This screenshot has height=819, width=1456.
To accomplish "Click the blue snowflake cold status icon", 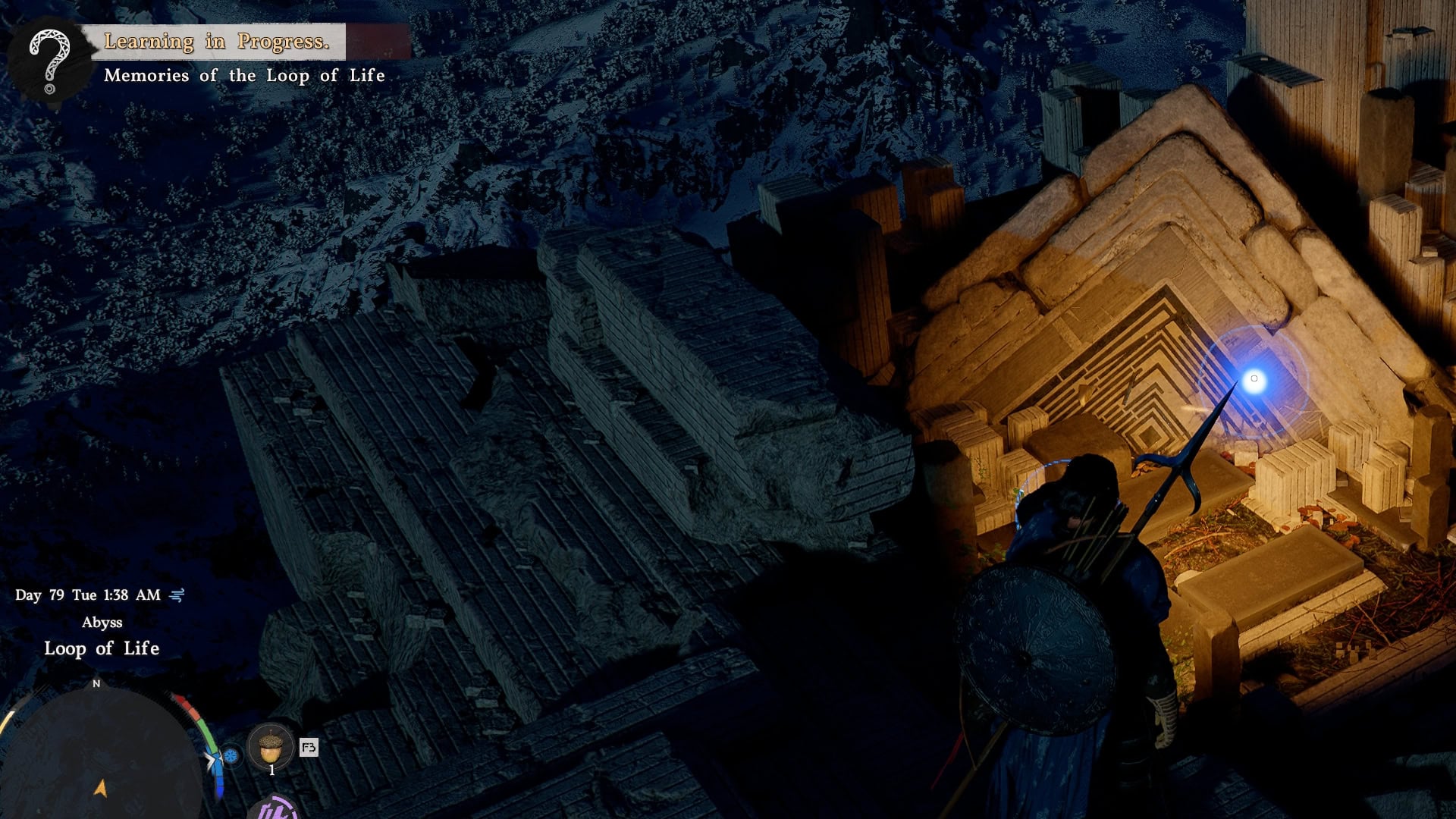I will [231, 755].
